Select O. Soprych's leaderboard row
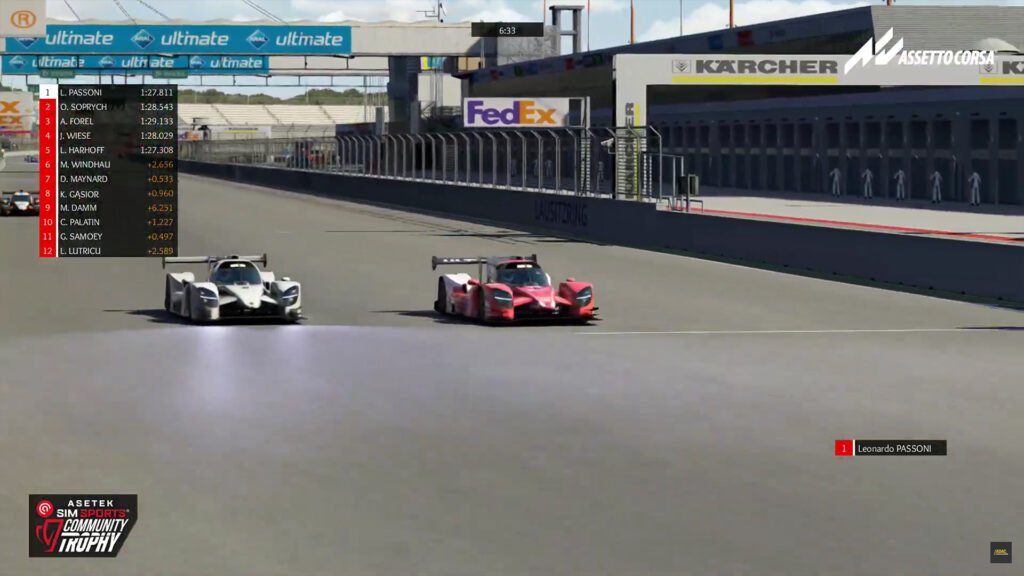This screenshot has width=1024, height=576. [x=108, y=107]
